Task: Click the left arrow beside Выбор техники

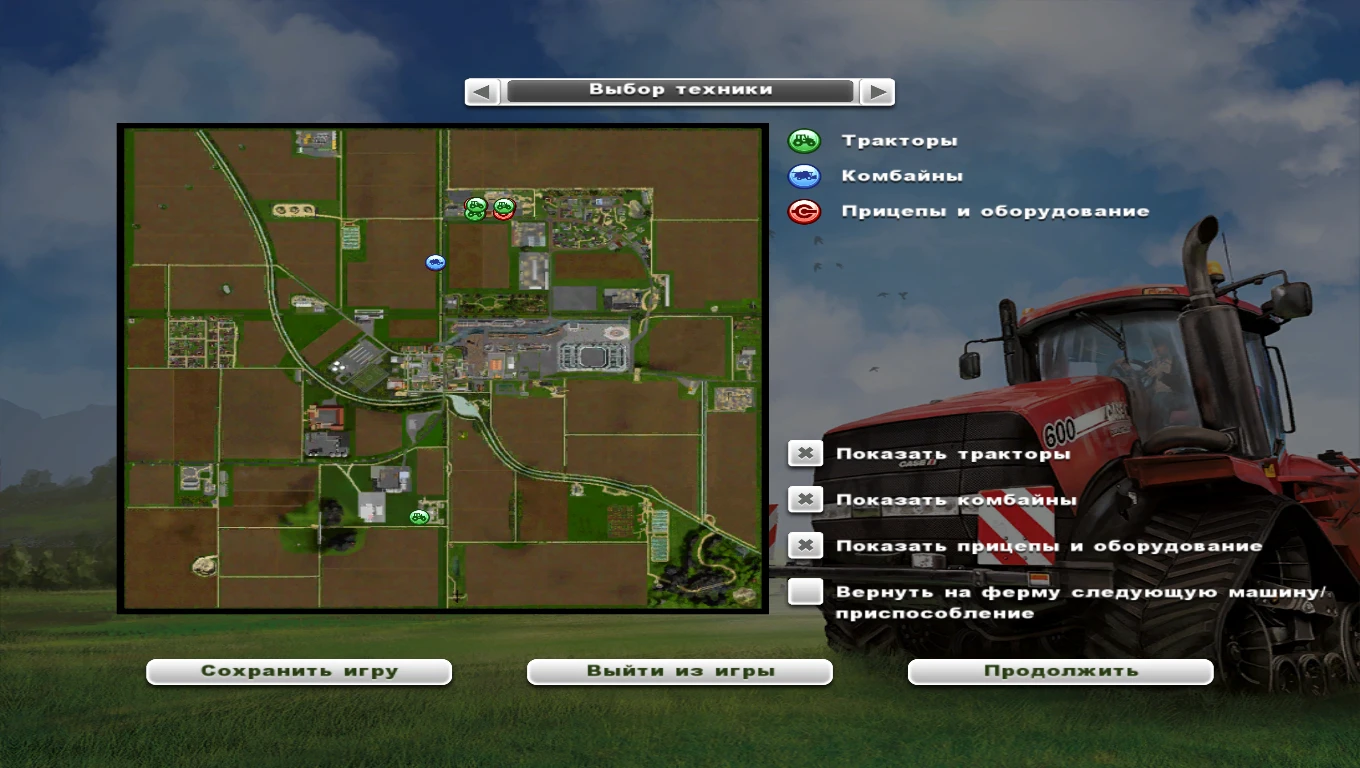Action: coord(481,89)
